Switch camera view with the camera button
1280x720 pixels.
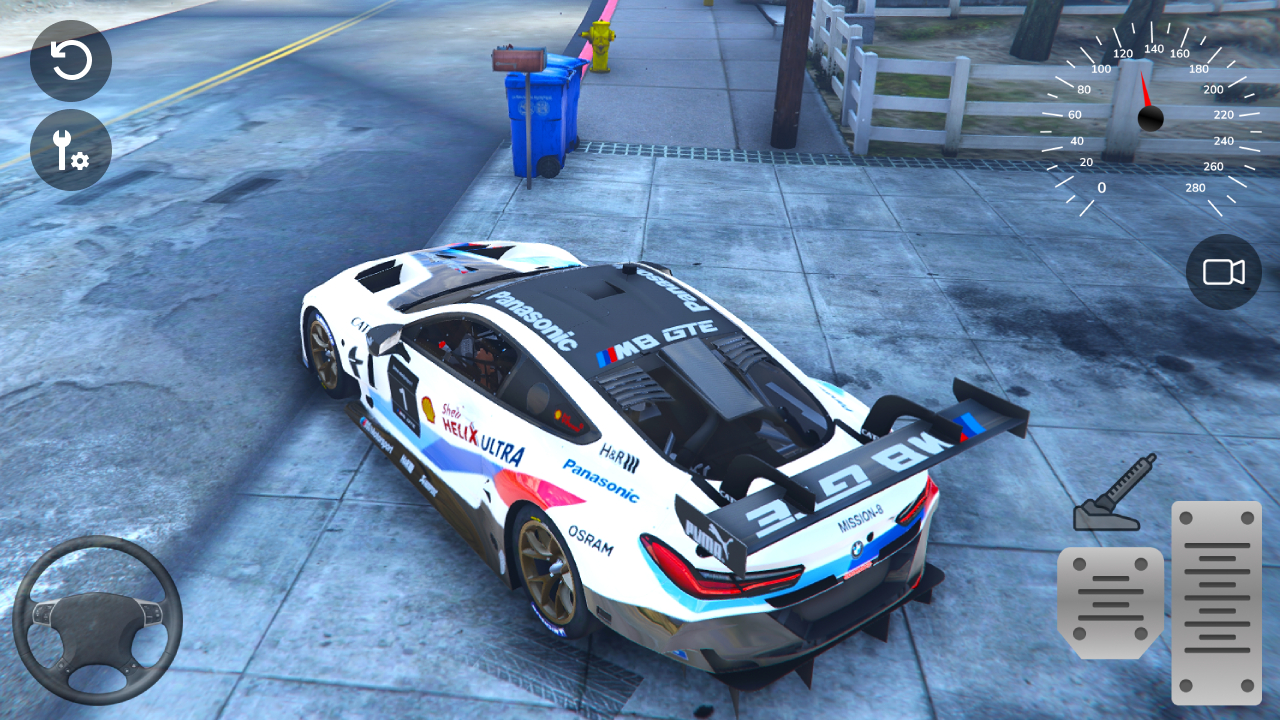tap(1223, 272)
